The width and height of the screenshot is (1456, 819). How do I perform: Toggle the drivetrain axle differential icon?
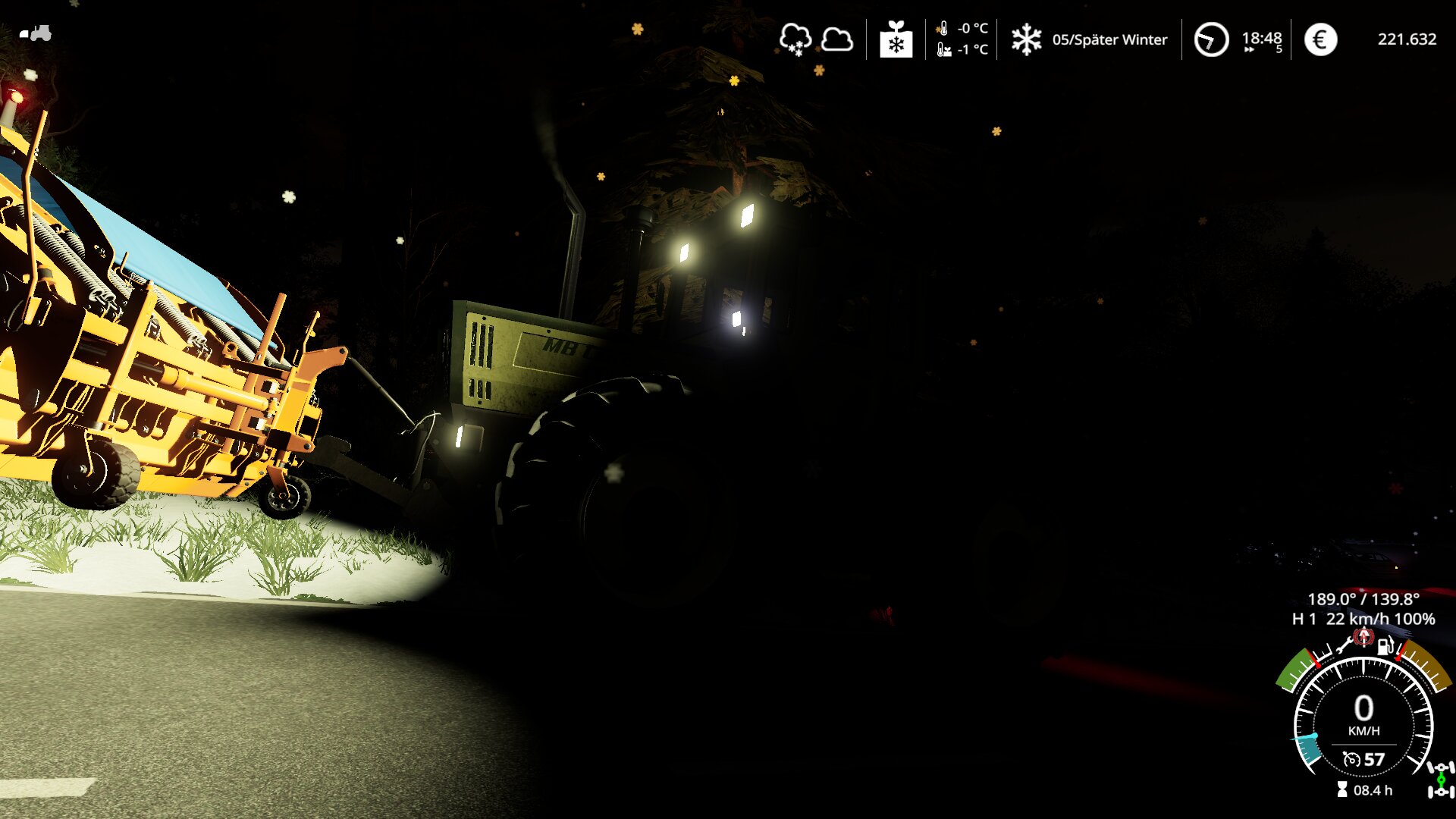(x=1440, y=780)
